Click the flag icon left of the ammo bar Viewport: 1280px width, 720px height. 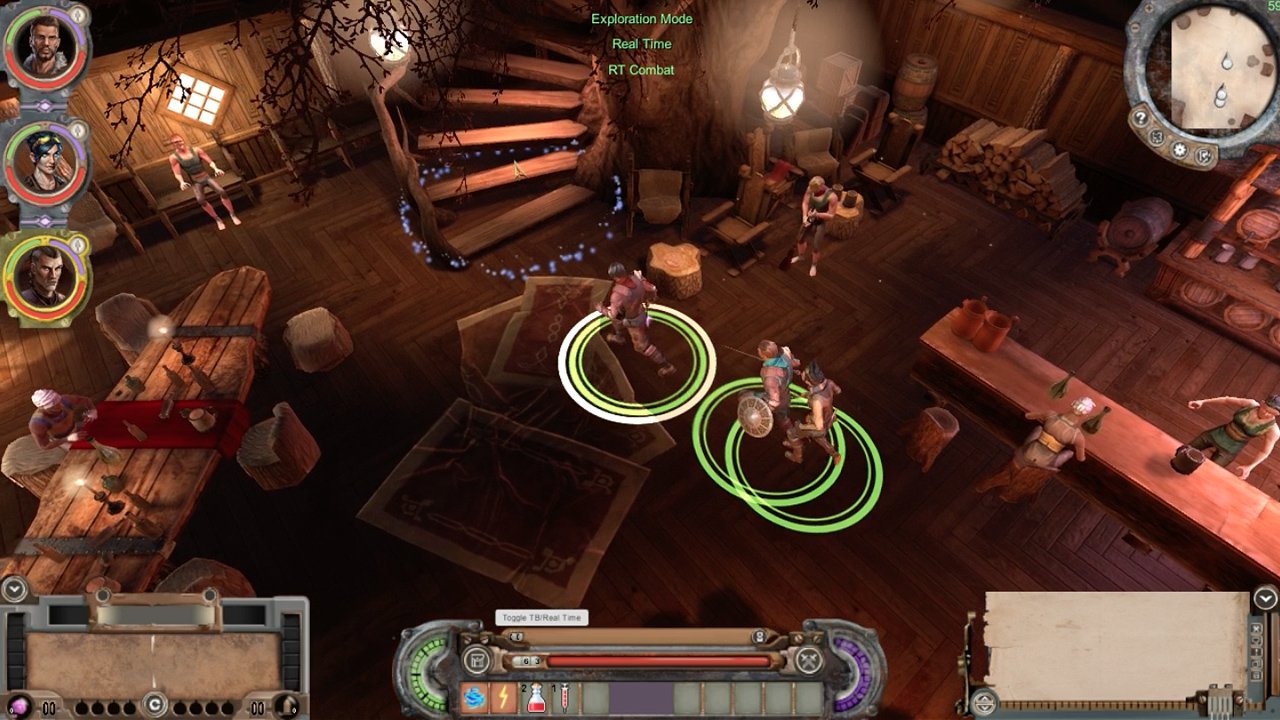[x=477, y=660]
